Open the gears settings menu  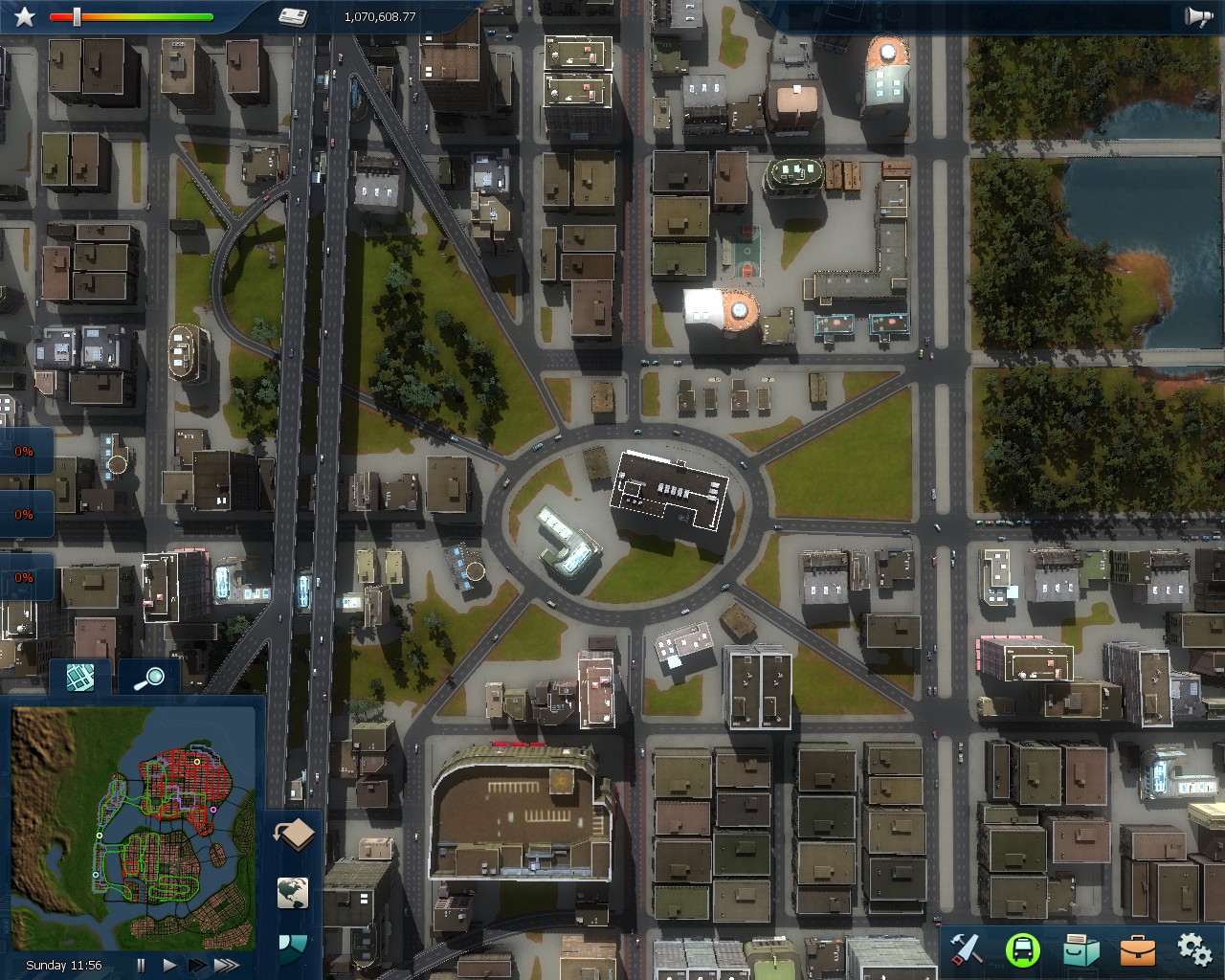click(x=1194, y=949)
